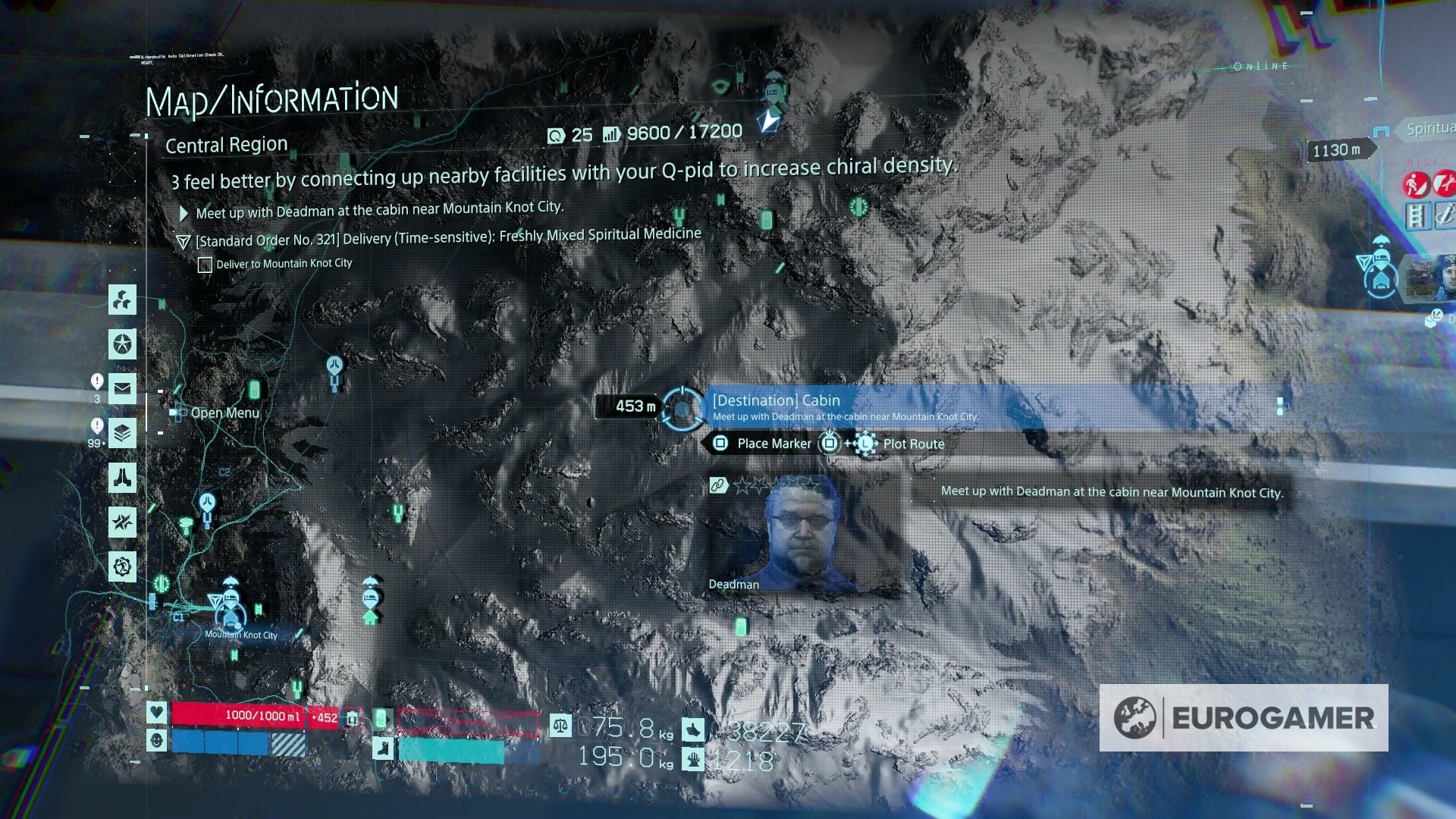Toggle the ladder equipment icon in risks panel

1416,215
